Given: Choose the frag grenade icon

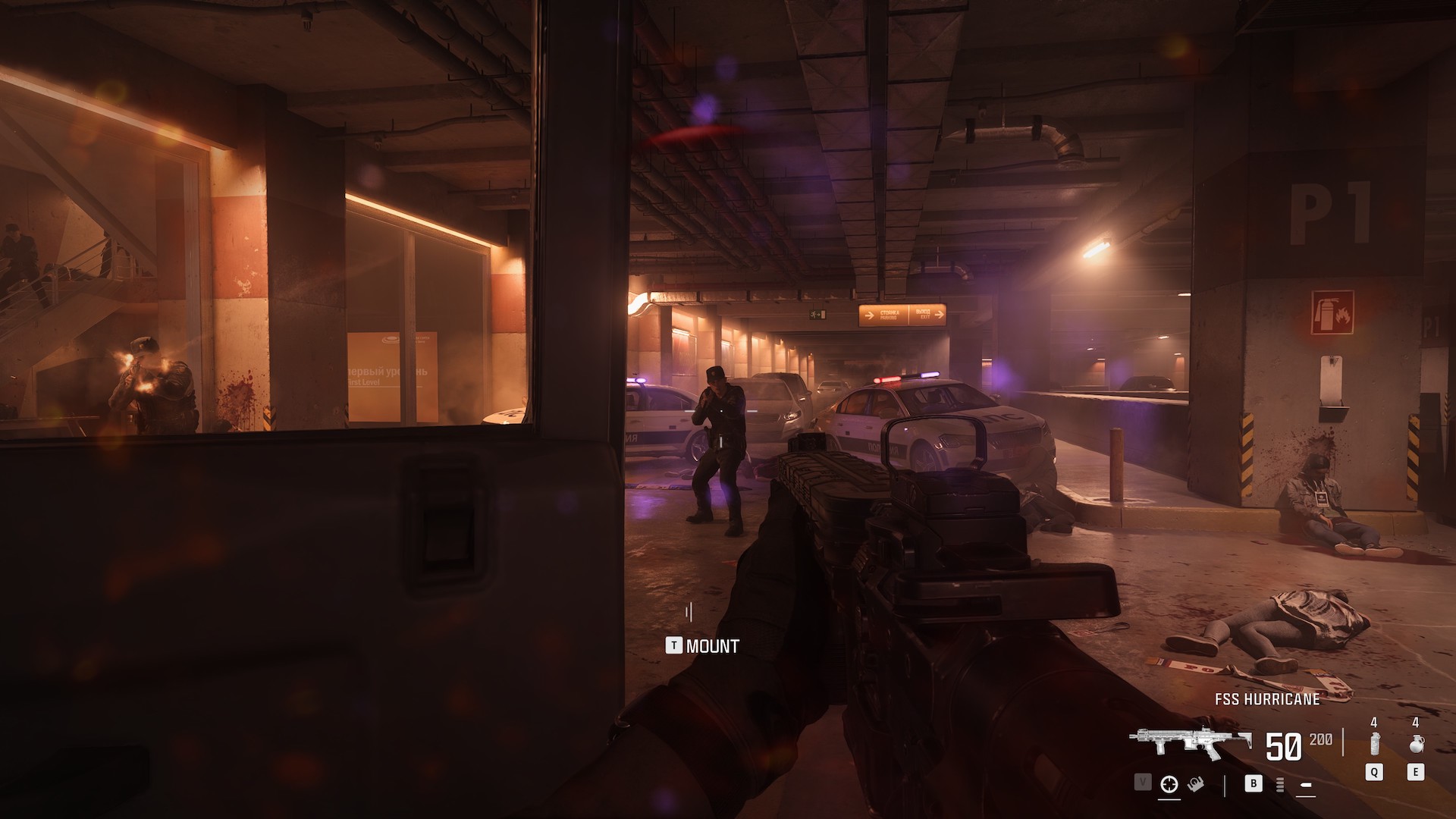Looking at the screenshot, I should point(1415,743).
